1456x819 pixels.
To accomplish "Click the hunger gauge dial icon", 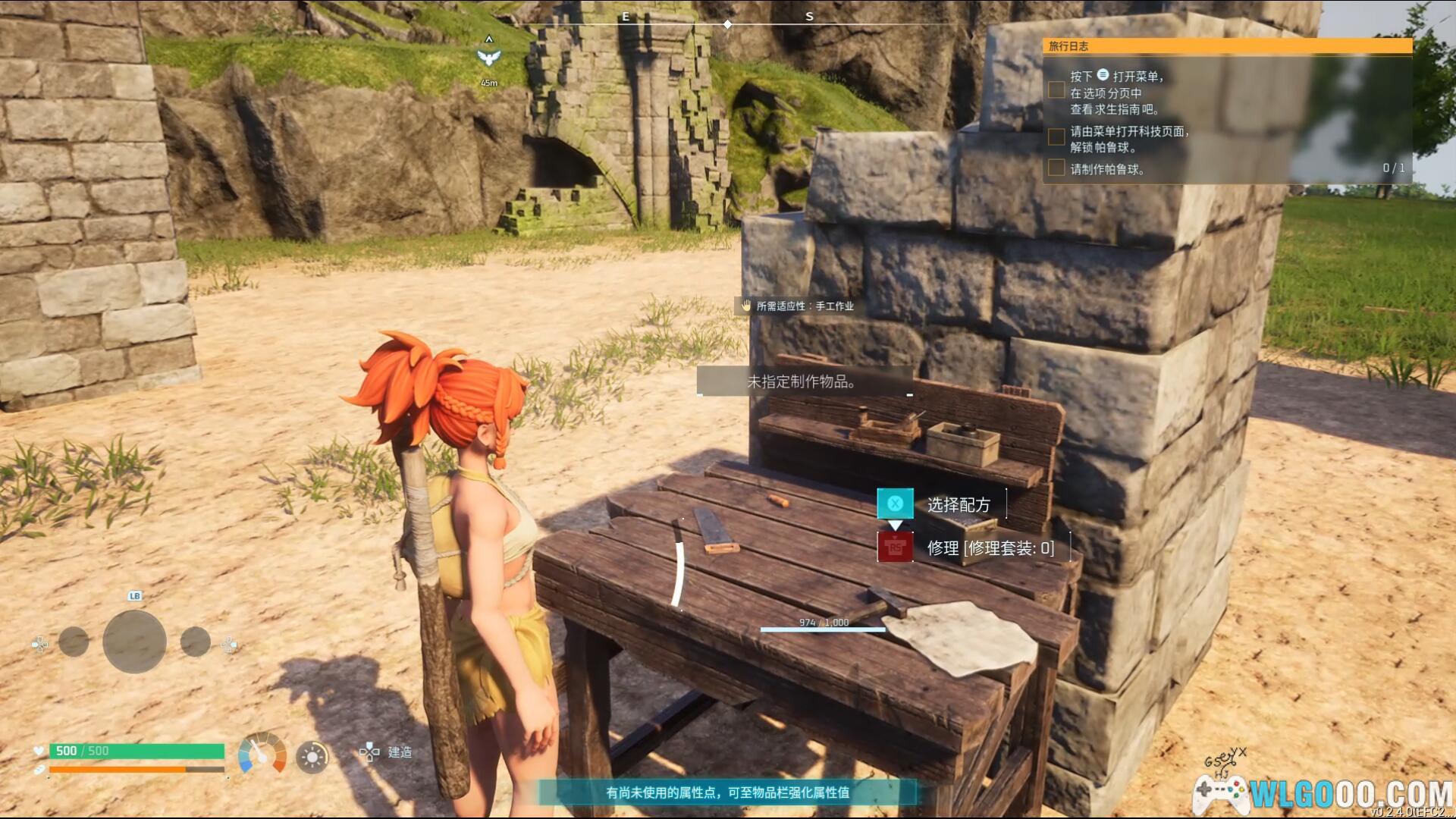I will pos(262,753).
